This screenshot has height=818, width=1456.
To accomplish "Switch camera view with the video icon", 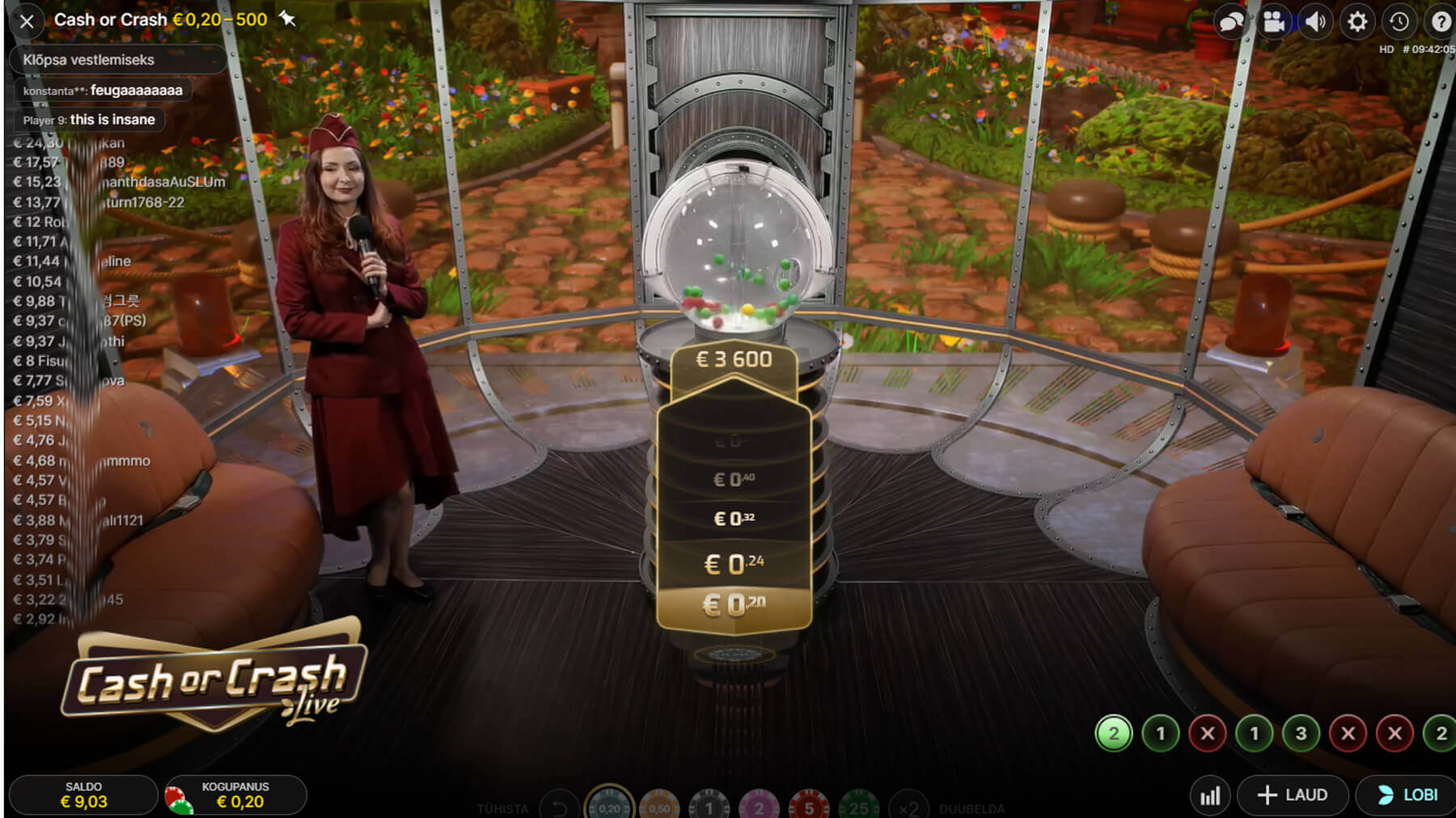I will click(x=1274, y=22).
